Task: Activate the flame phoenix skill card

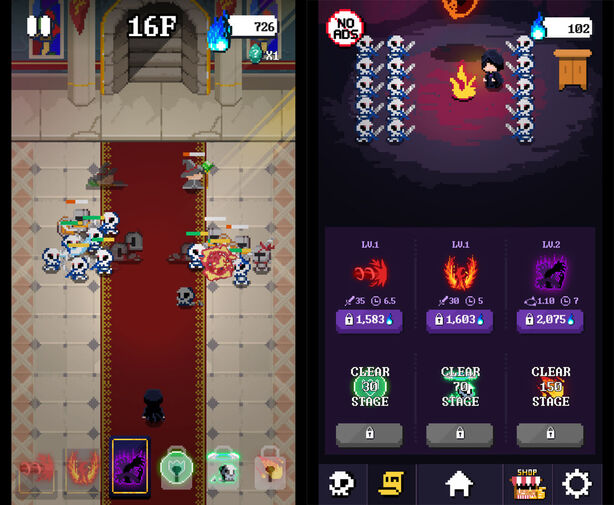Action: 84,466
